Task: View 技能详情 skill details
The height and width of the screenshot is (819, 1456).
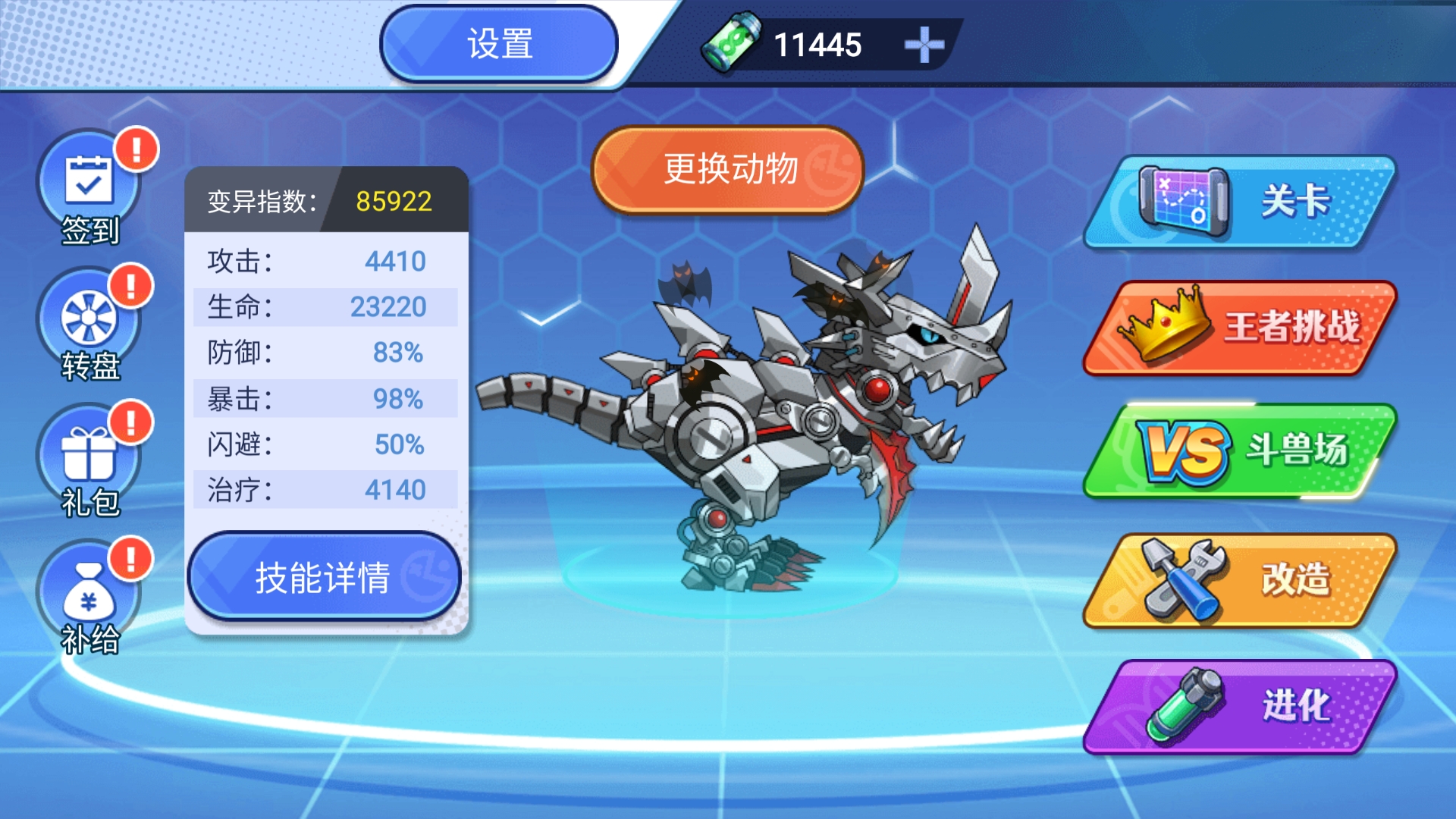Action: coord(324,577)
